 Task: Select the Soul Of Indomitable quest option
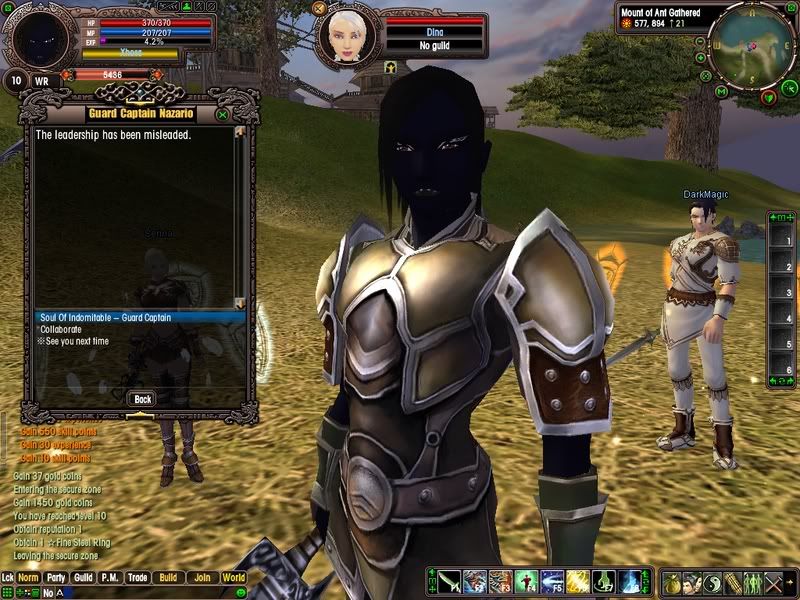point(105,318)
